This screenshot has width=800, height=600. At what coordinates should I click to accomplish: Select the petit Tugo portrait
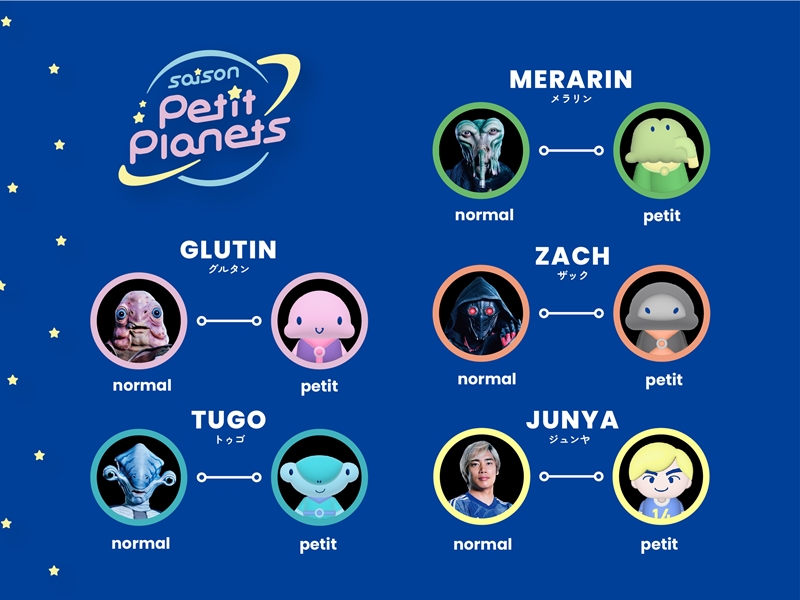tap(319, 477)
